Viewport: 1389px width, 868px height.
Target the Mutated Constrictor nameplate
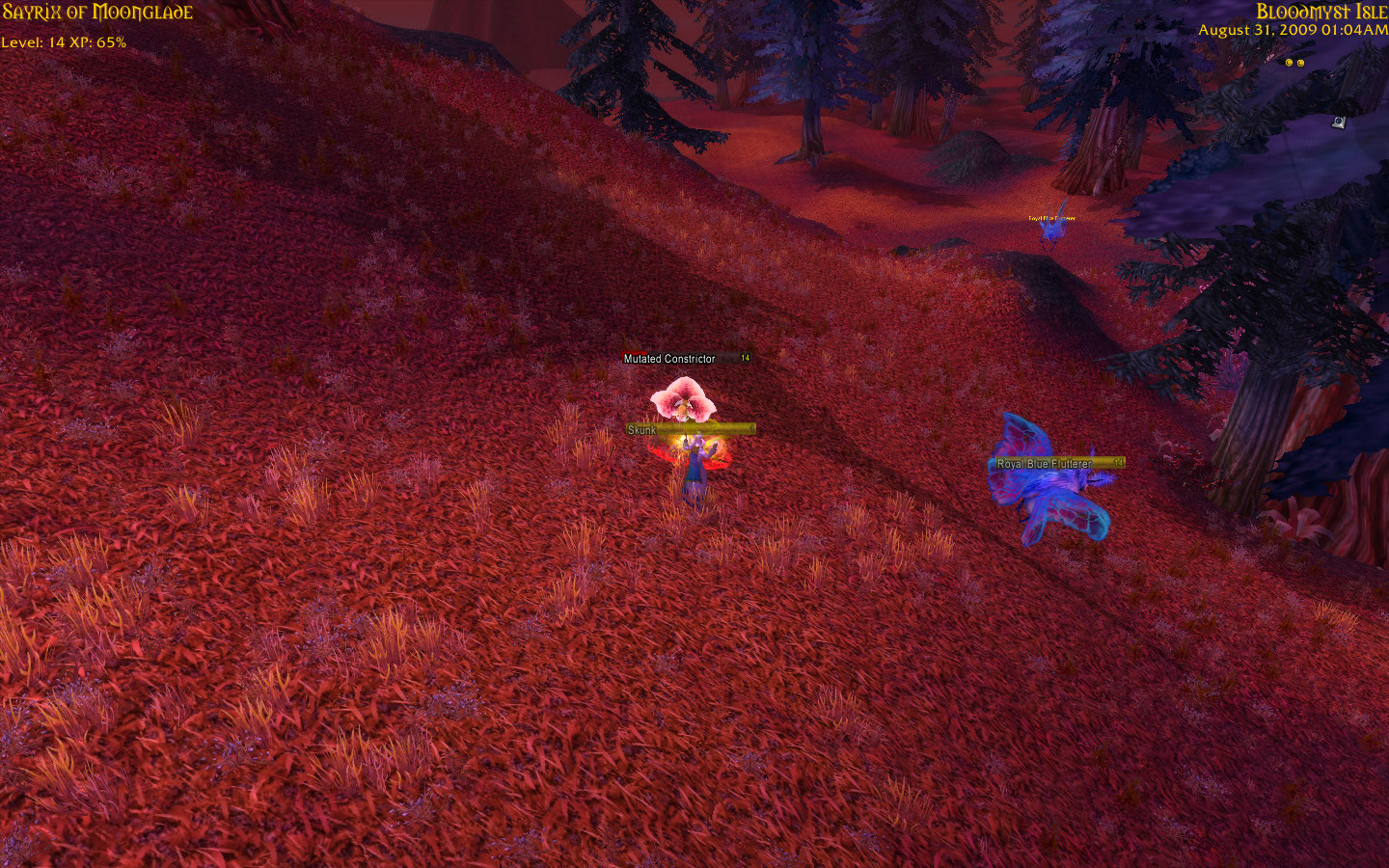tap(686, 359)
